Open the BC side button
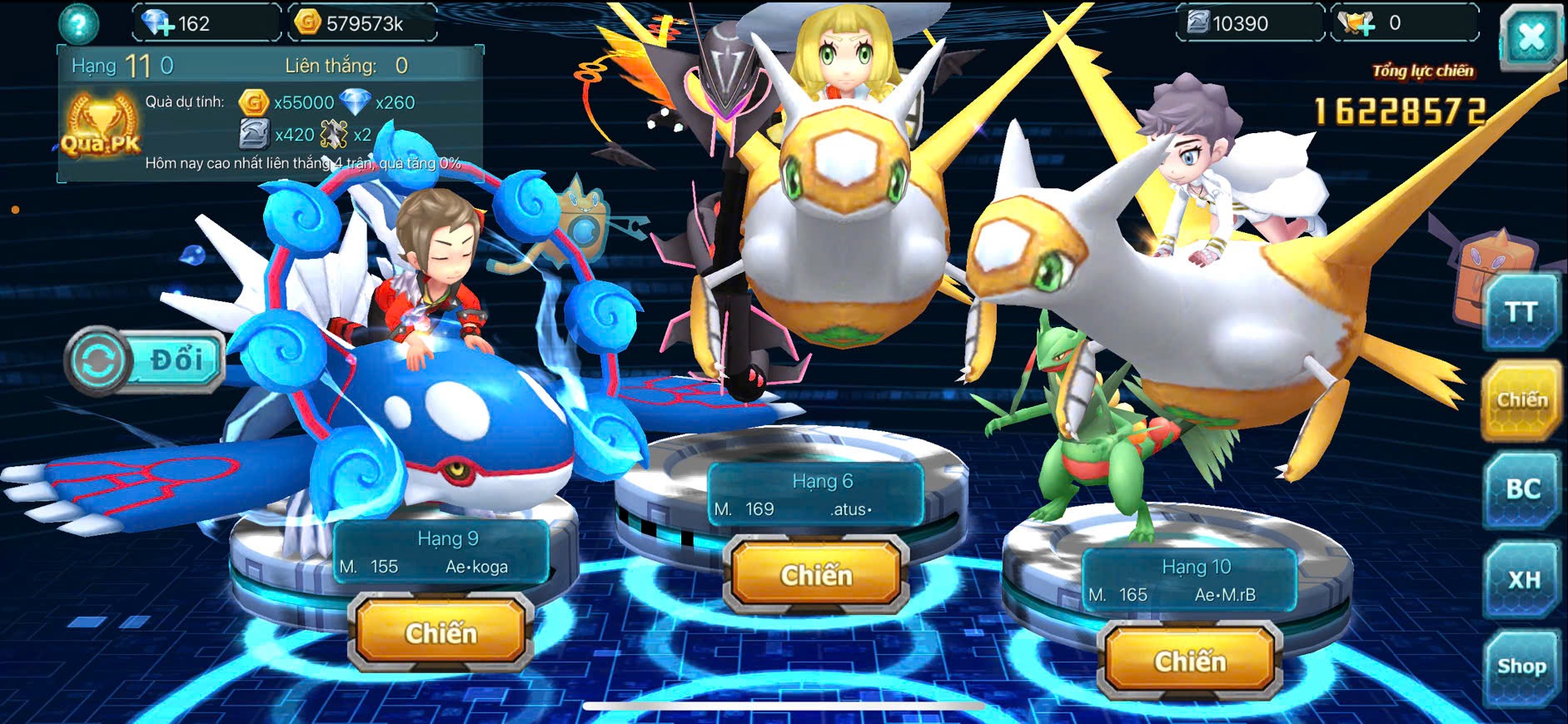1568x724 pixels. coord(1522,489)
